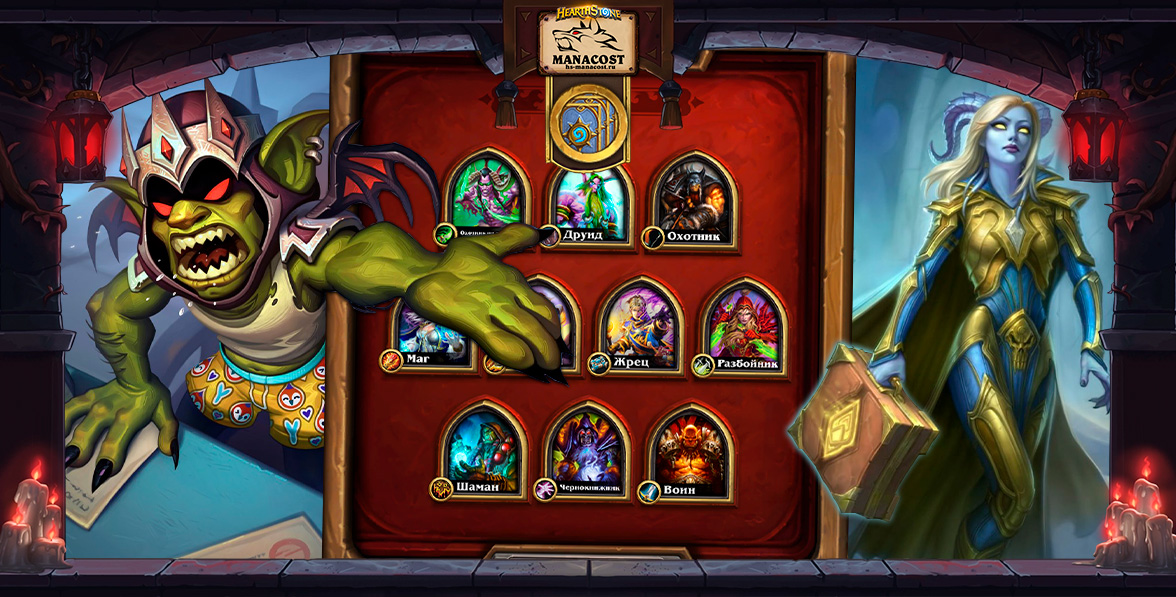Pick the Шаман class portrait

(x=484, y=449)
